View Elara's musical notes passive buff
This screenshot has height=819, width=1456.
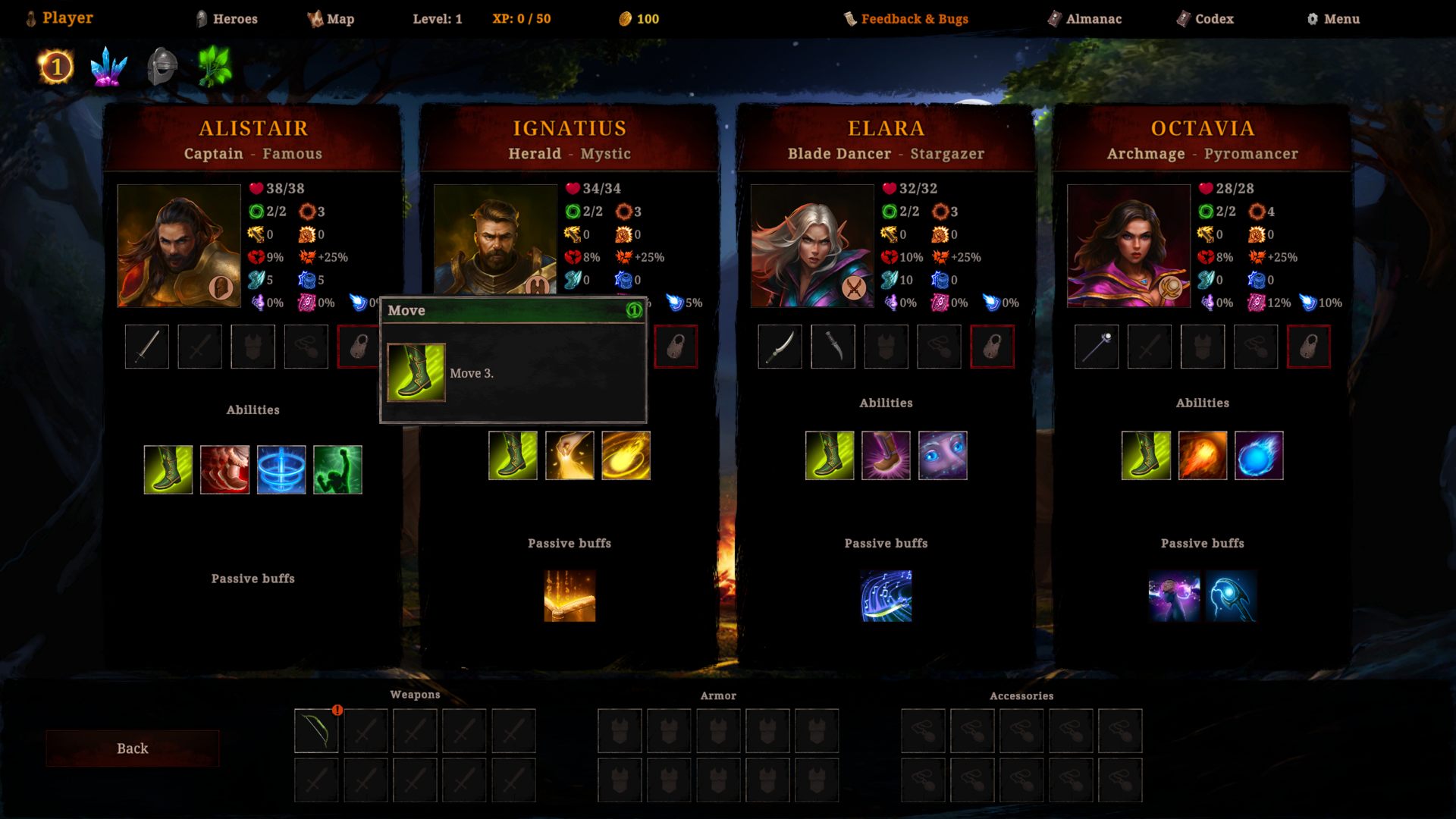pos(886,597)
